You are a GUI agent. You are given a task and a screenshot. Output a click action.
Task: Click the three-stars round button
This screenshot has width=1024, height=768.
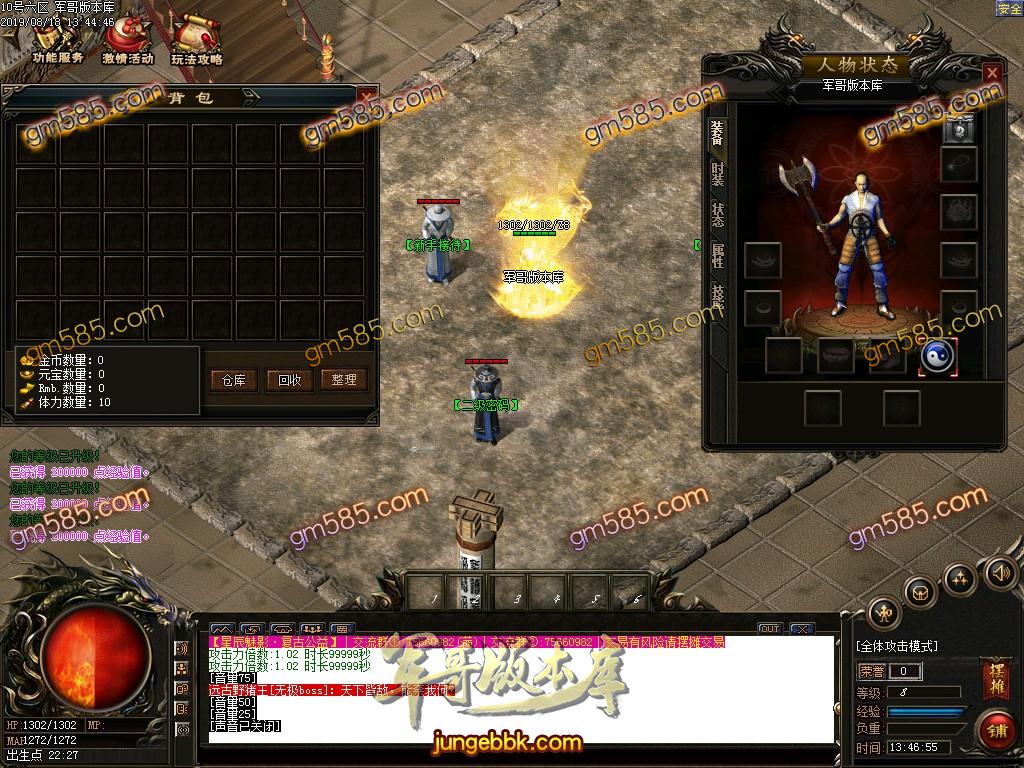point(960,577)
